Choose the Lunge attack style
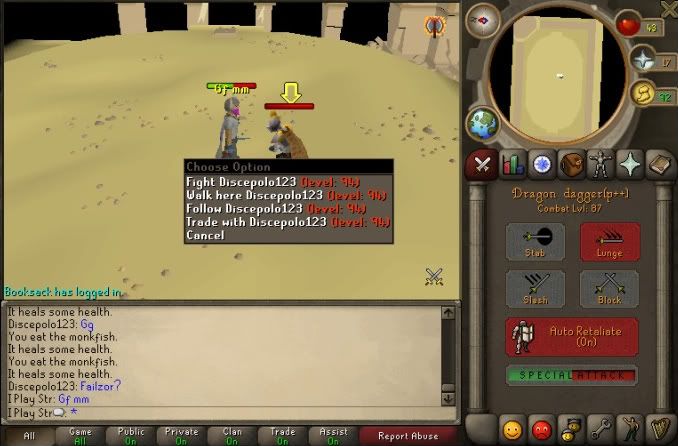 pos(609,241)
